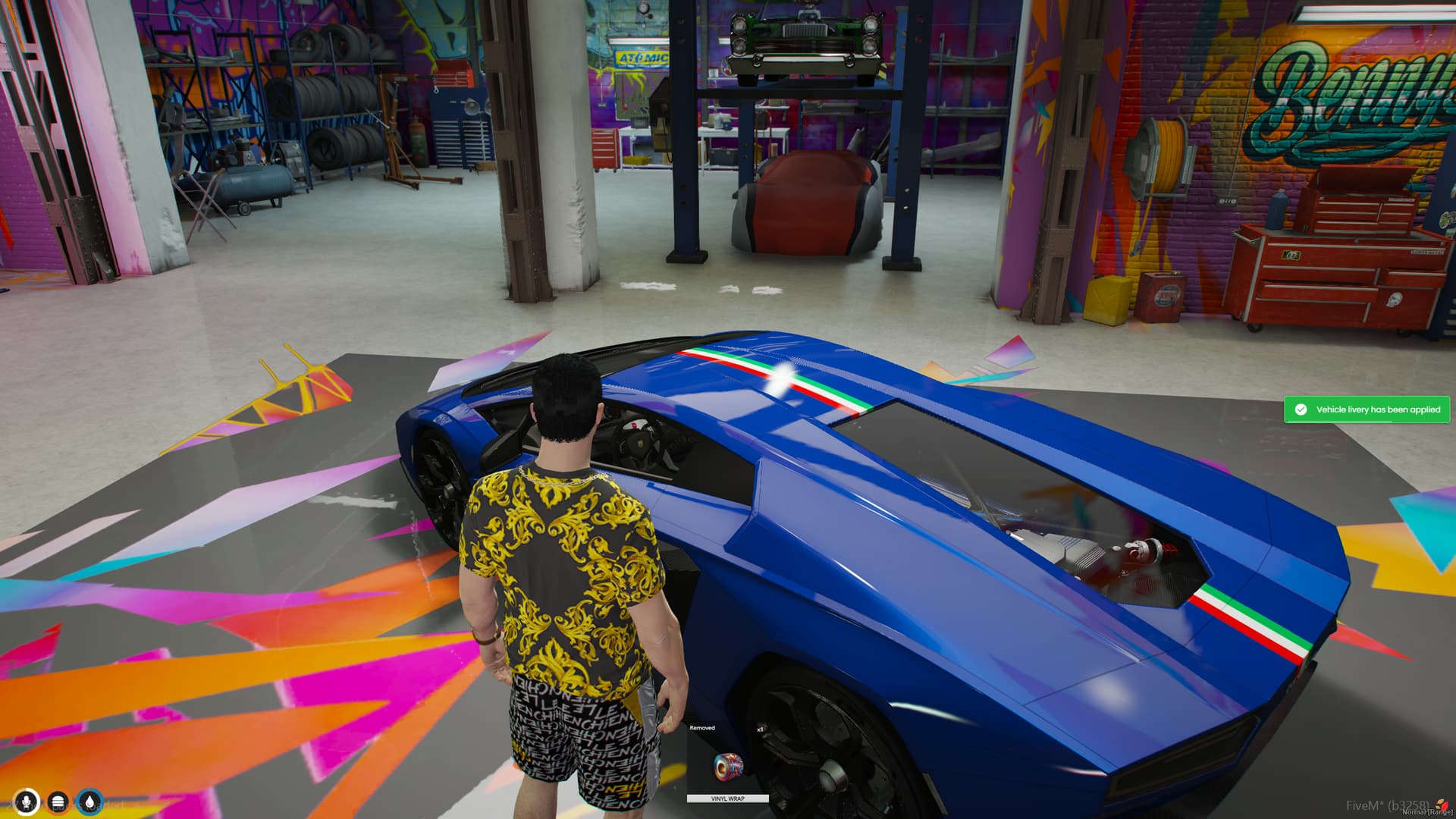The width and height of the screenshot is (1456, 819).
Task: Click the green checkmark on the livery notification
Action: click(1301, 409)
